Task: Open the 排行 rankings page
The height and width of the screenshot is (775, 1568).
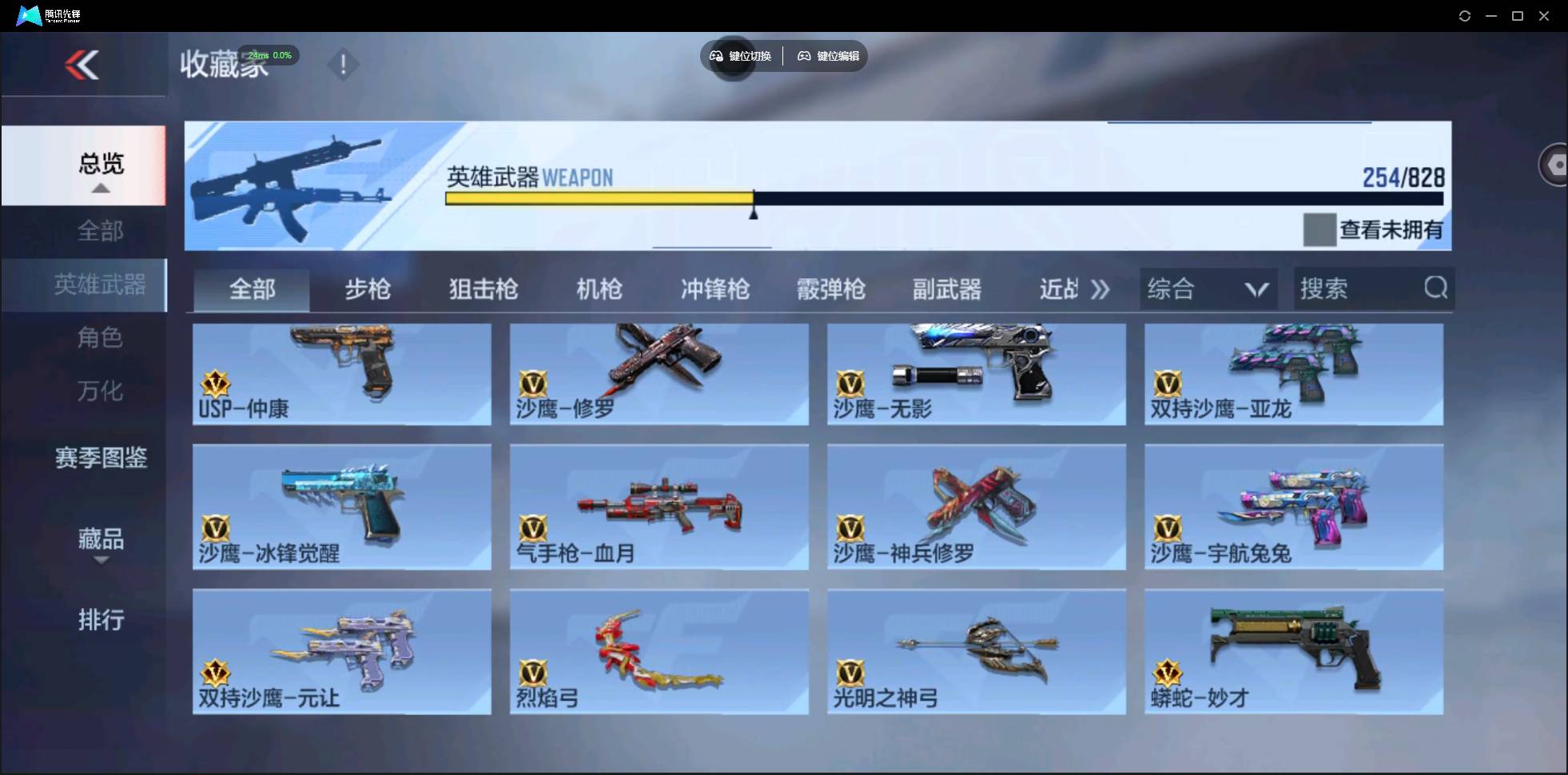Action: pos(101,621)
